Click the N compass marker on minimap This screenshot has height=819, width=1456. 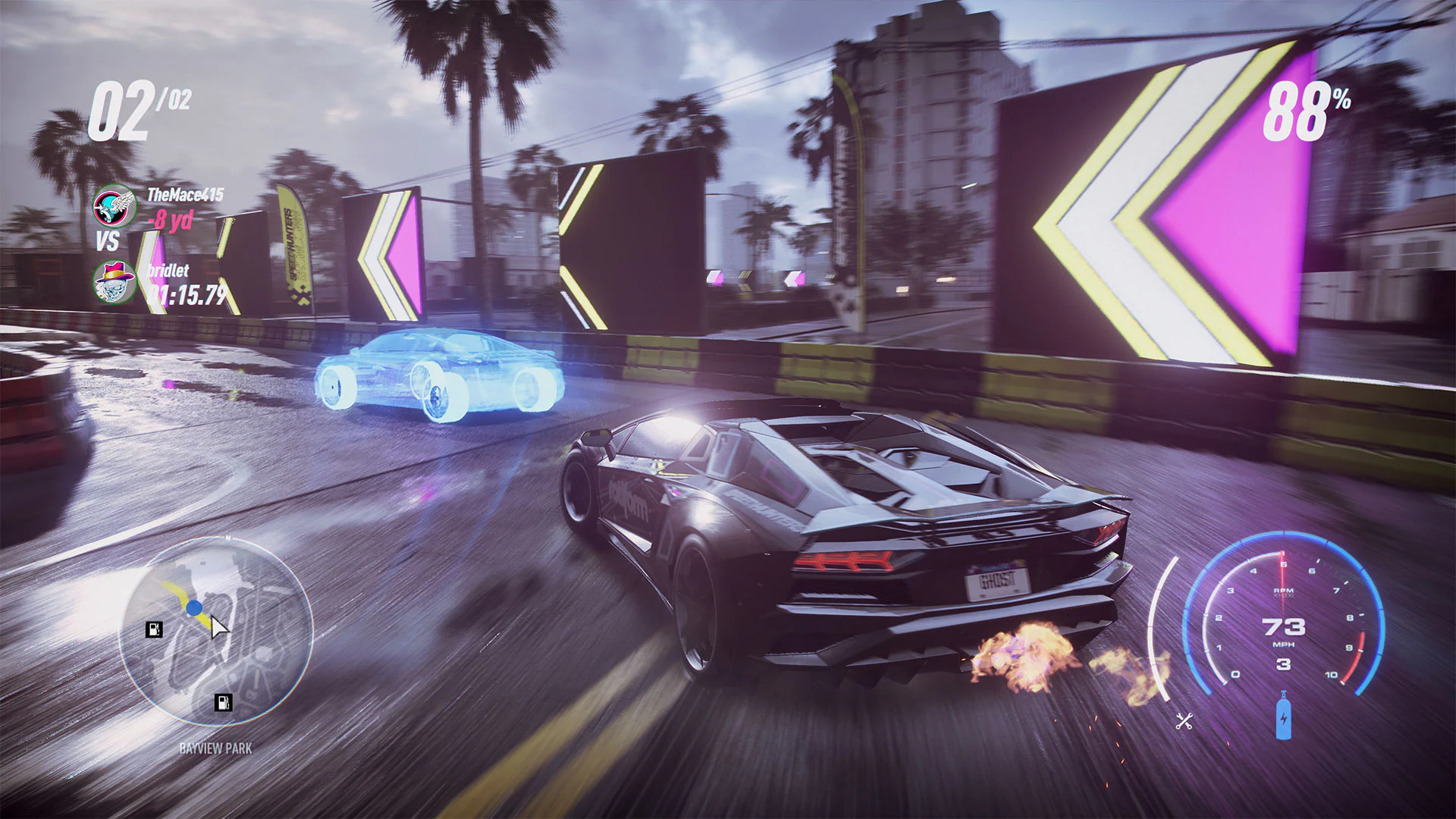227,538
